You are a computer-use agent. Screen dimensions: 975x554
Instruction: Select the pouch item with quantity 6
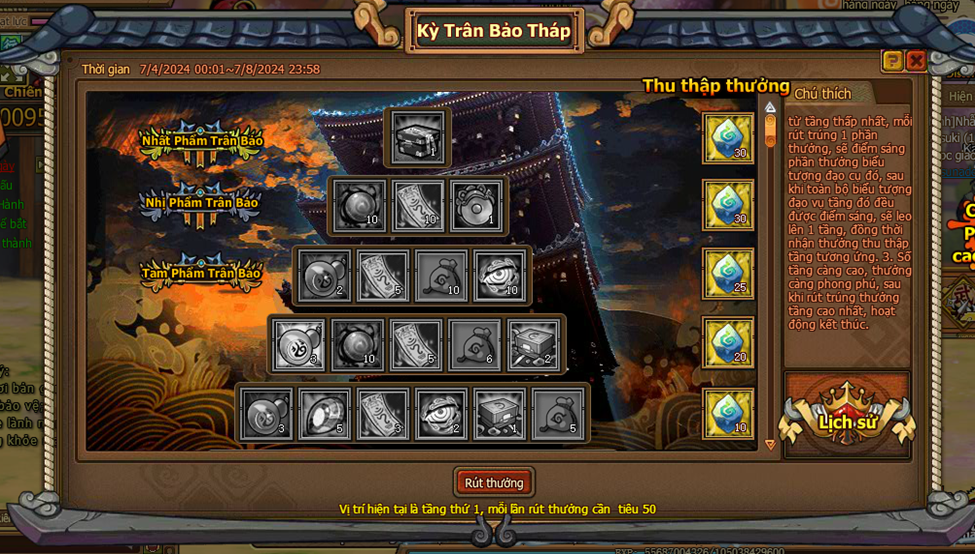[x=475, y=344]
